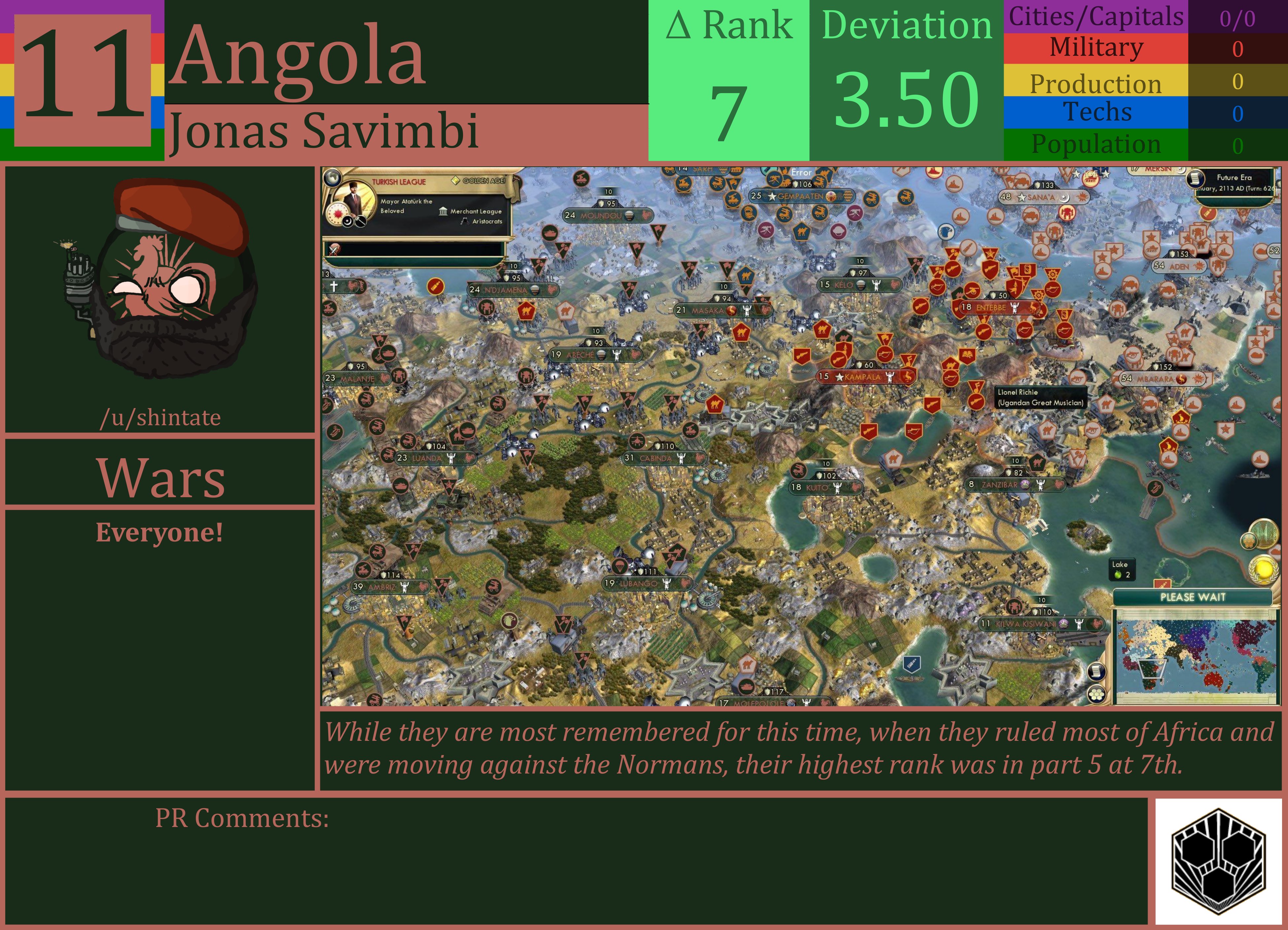Click the Merchant League temple icon
Screen dimensions: 1288x930
[444, 212]
